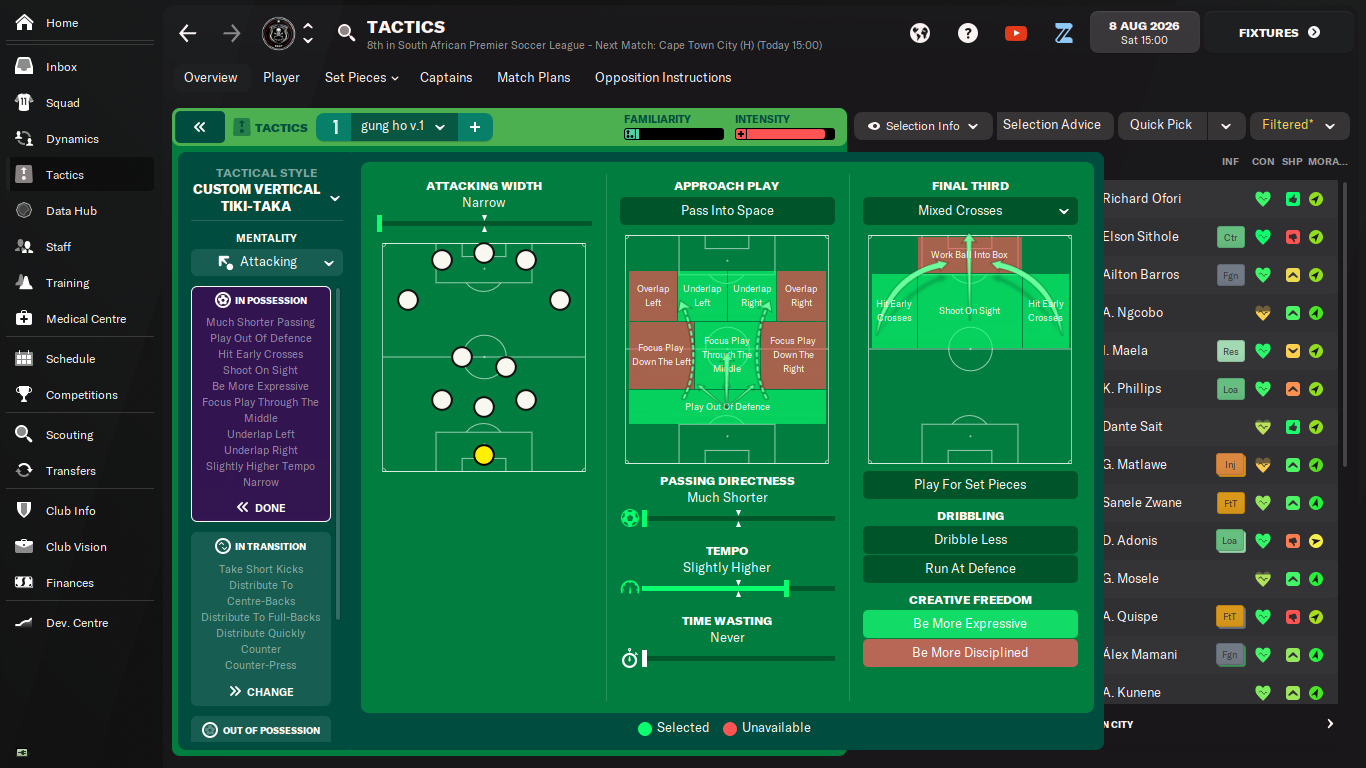Go to the Squad screen

[62, 103]
